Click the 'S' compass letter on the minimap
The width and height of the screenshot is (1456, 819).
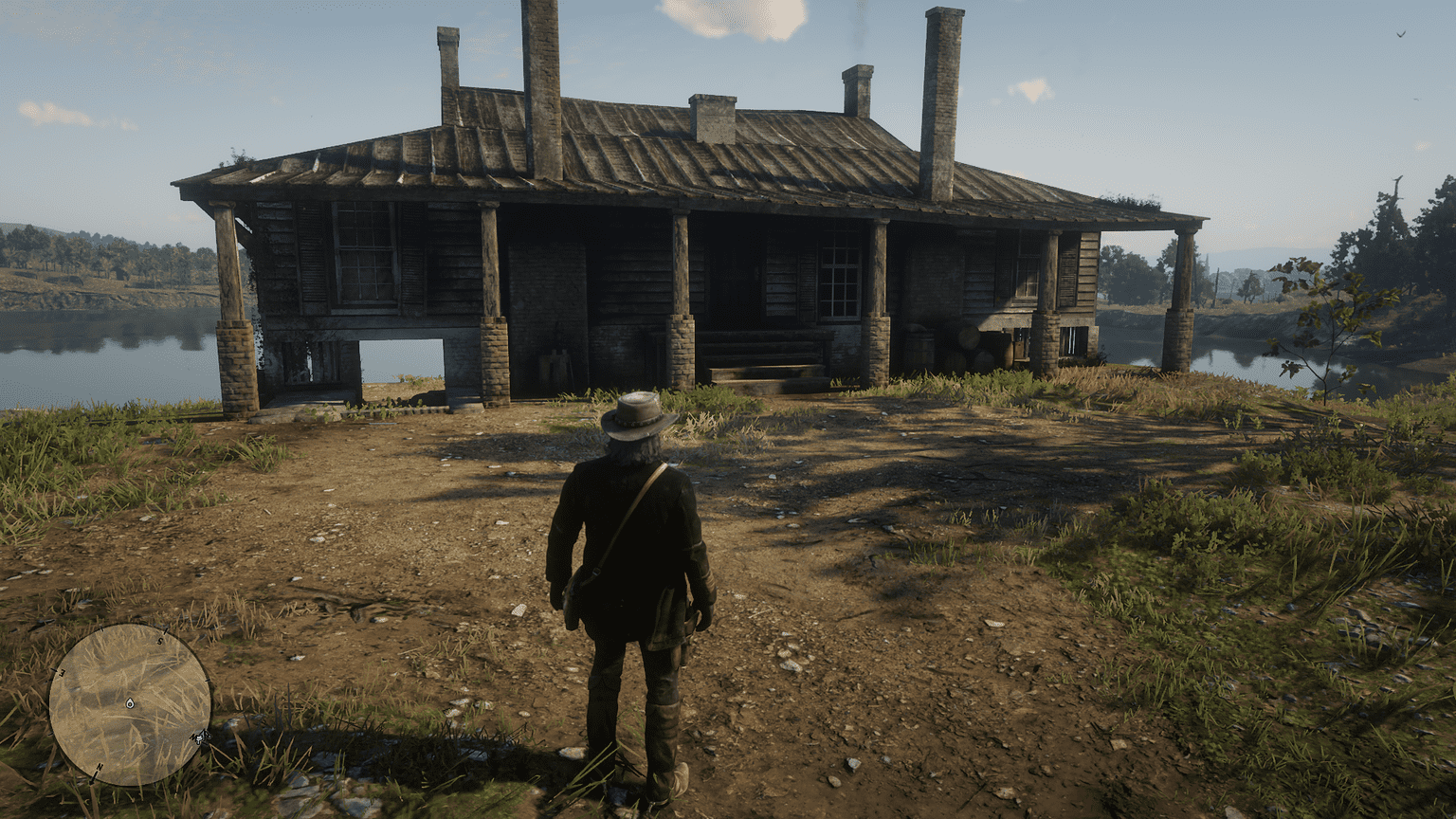coord(160,641)
